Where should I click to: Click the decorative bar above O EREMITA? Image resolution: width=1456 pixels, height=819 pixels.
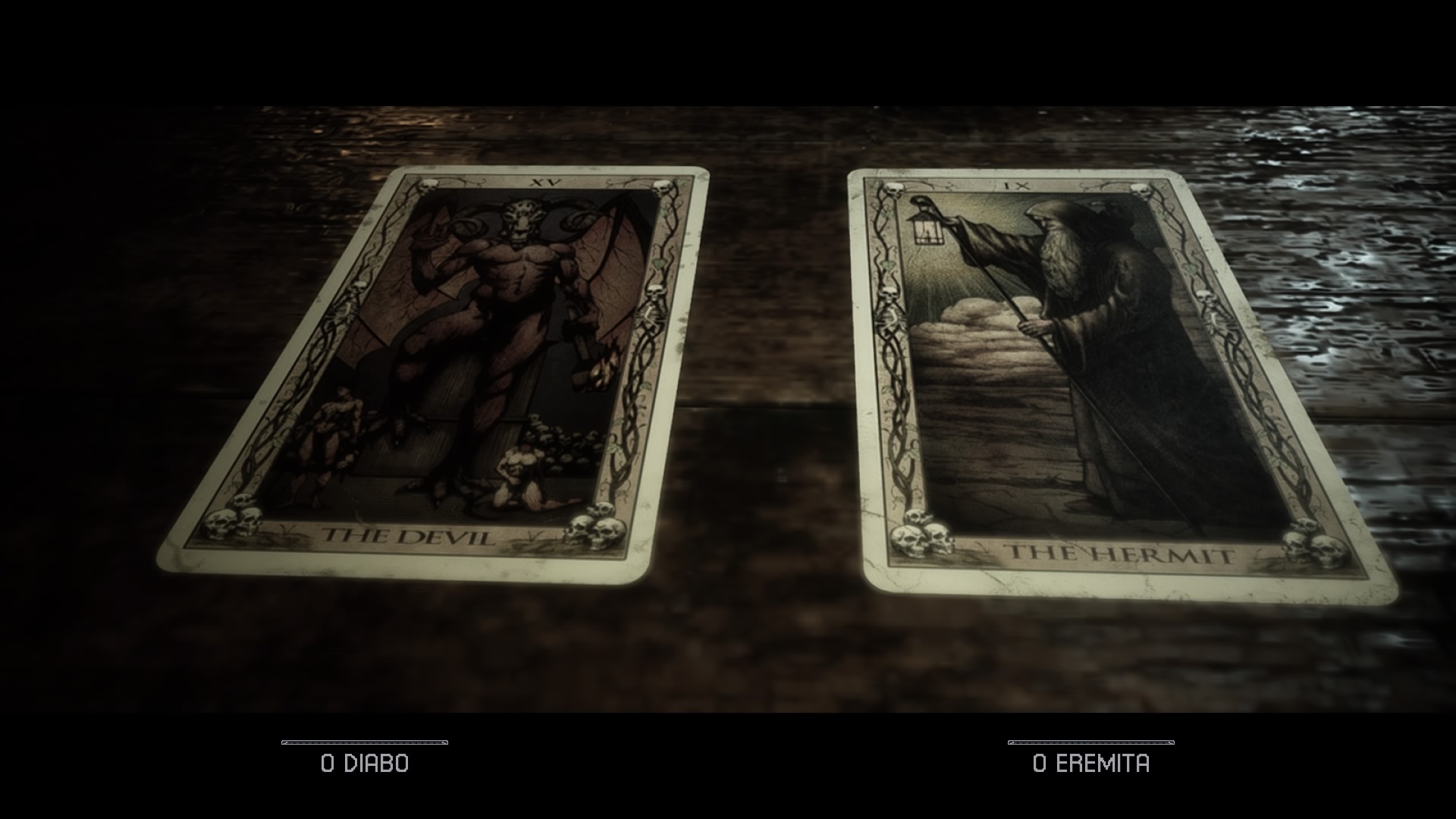click(x=1092, y=741)
